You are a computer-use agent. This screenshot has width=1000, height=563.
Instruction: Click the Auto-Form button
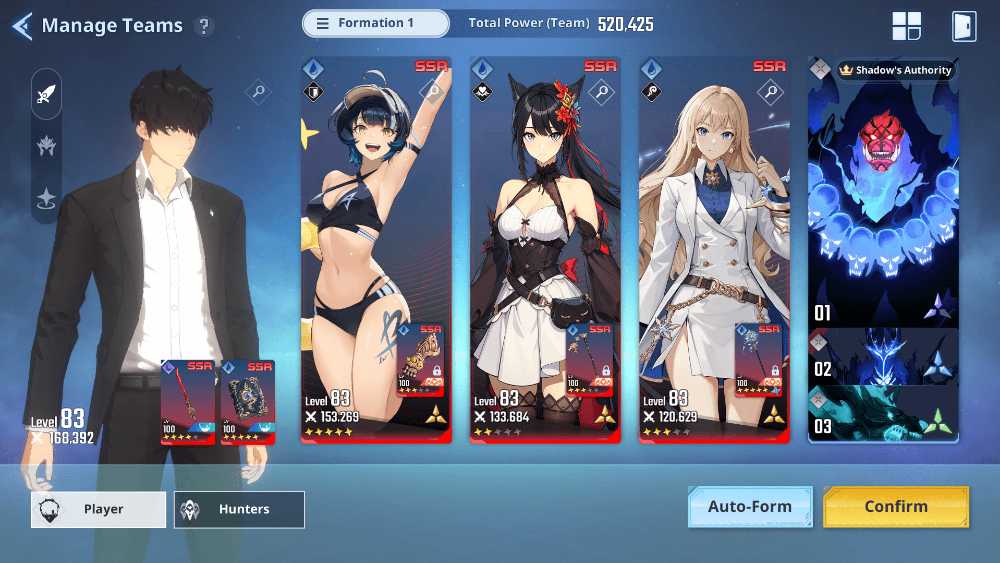pyautogui.click(x=749, y=506)
